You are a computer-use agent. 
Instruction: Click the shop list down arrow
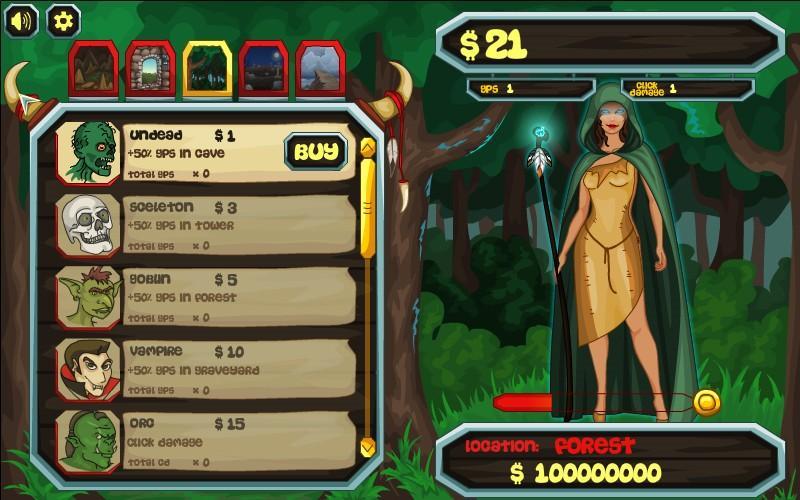tap(367, 446)
